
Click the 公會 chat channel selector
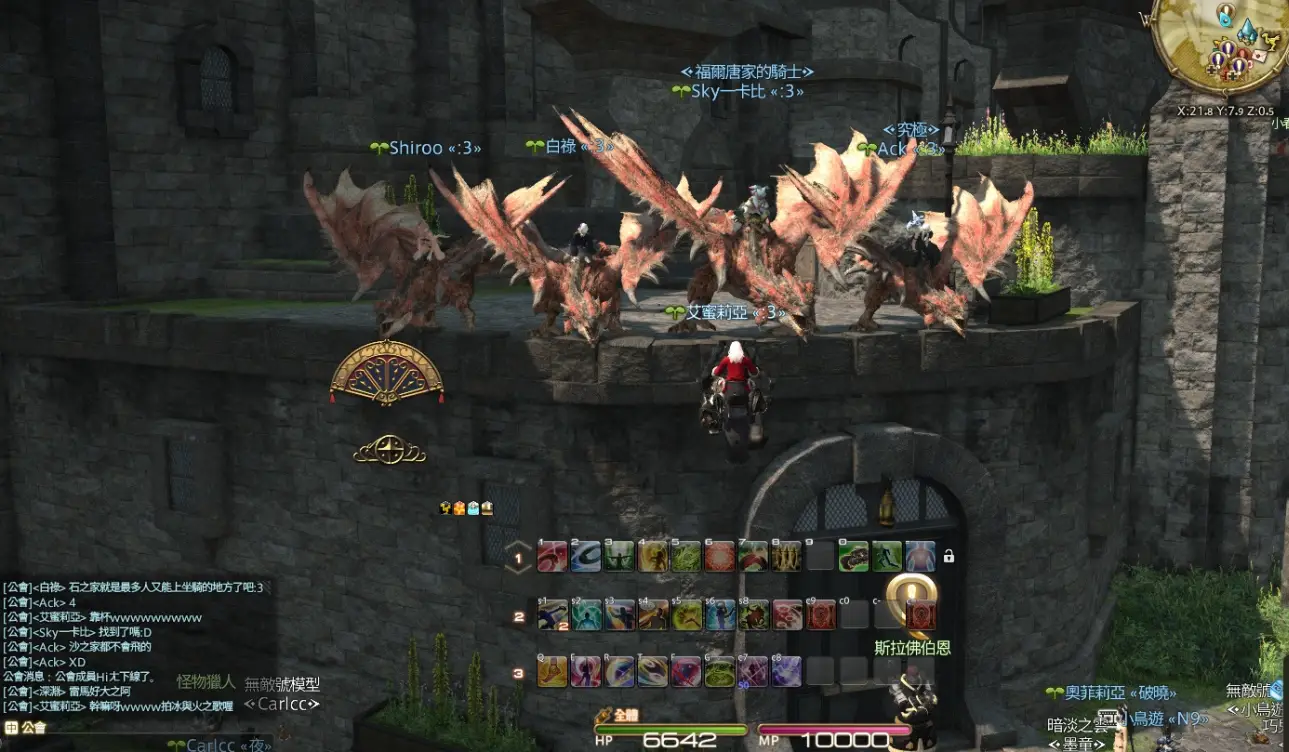click(25, 728)
